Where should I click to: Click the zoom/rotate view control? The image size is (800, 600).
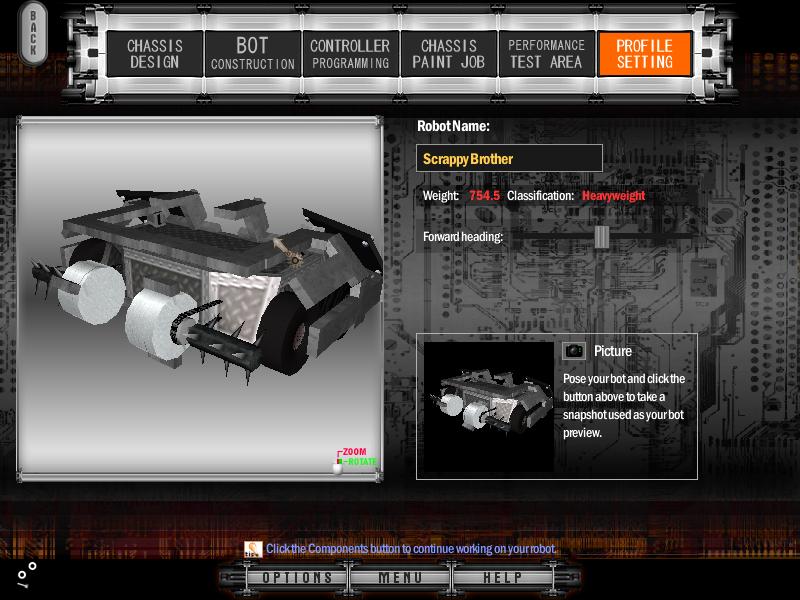(x=339, y=463)
